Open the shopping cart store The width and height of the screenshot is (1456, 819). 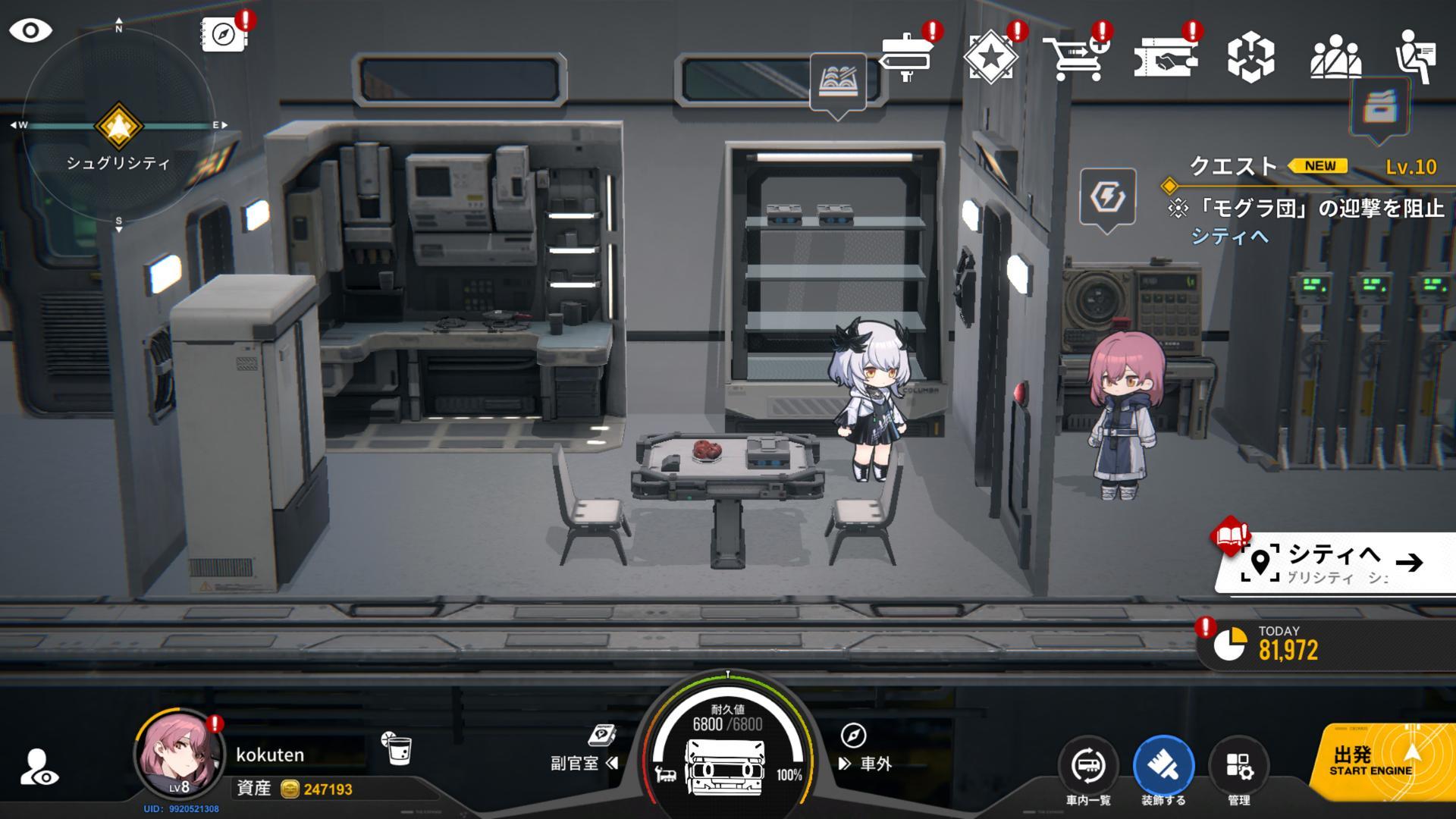pos(1074,57)
